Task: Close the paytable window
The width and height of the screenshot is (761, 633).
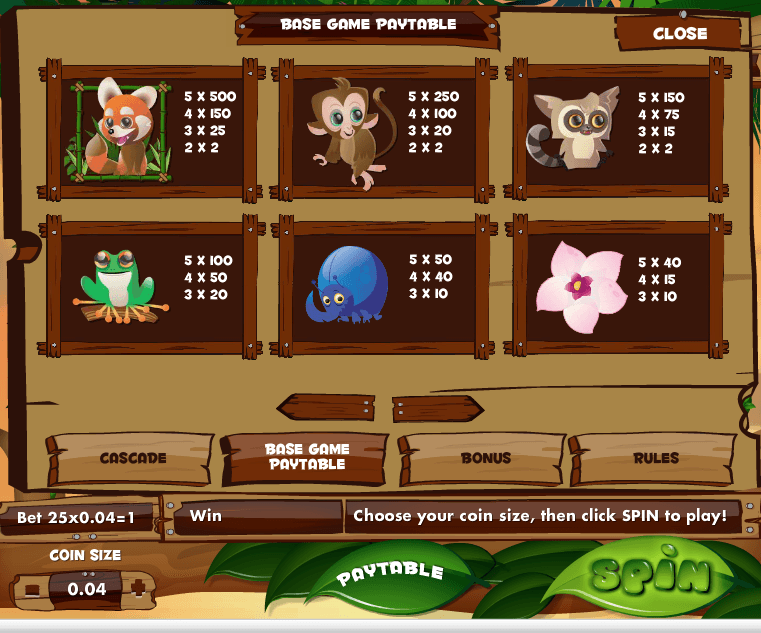Action: click(x=679, y=33)
